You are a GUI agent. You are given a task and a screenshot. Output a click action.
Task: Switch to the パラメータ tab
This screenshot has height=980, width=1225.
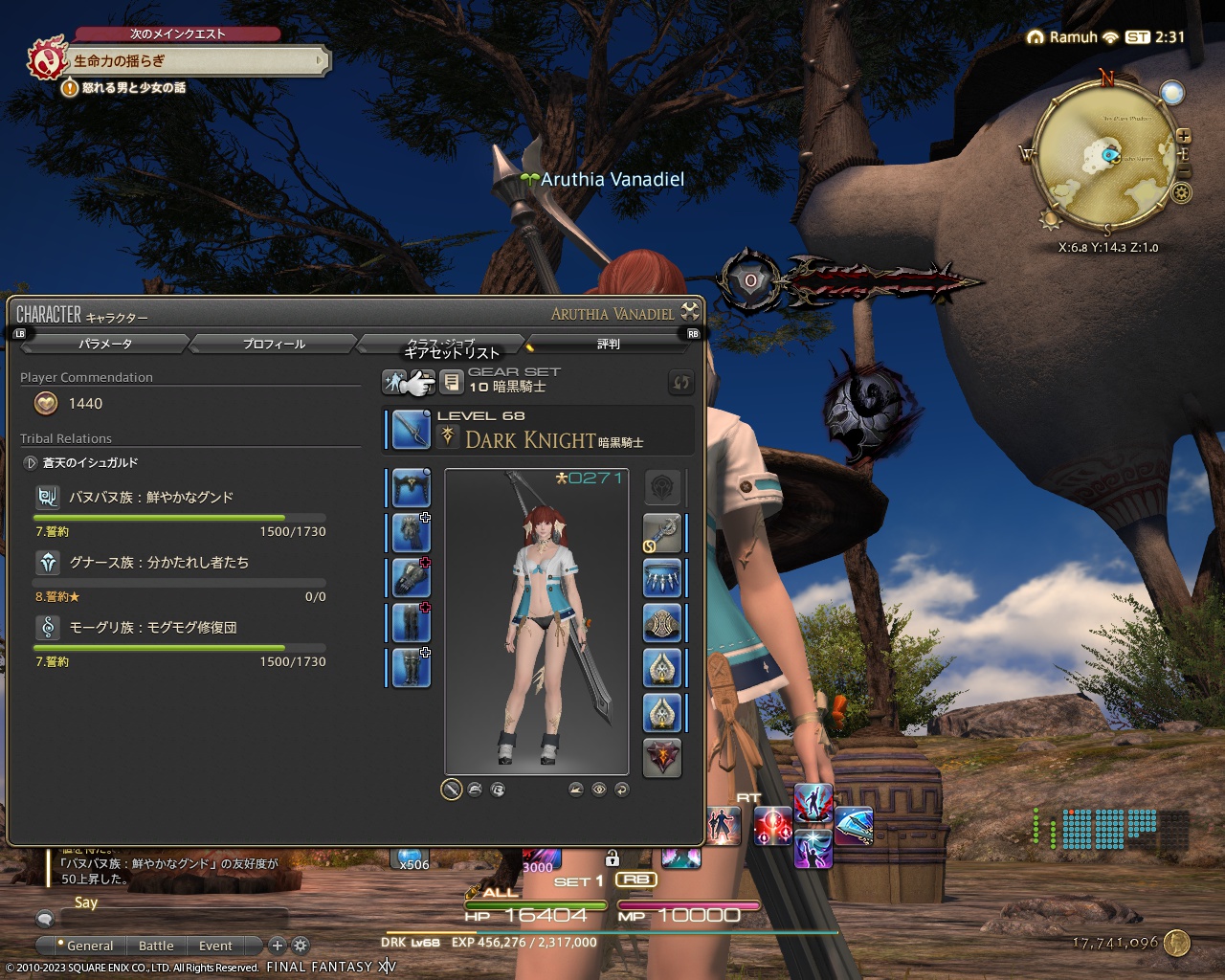tap(103, 343)
